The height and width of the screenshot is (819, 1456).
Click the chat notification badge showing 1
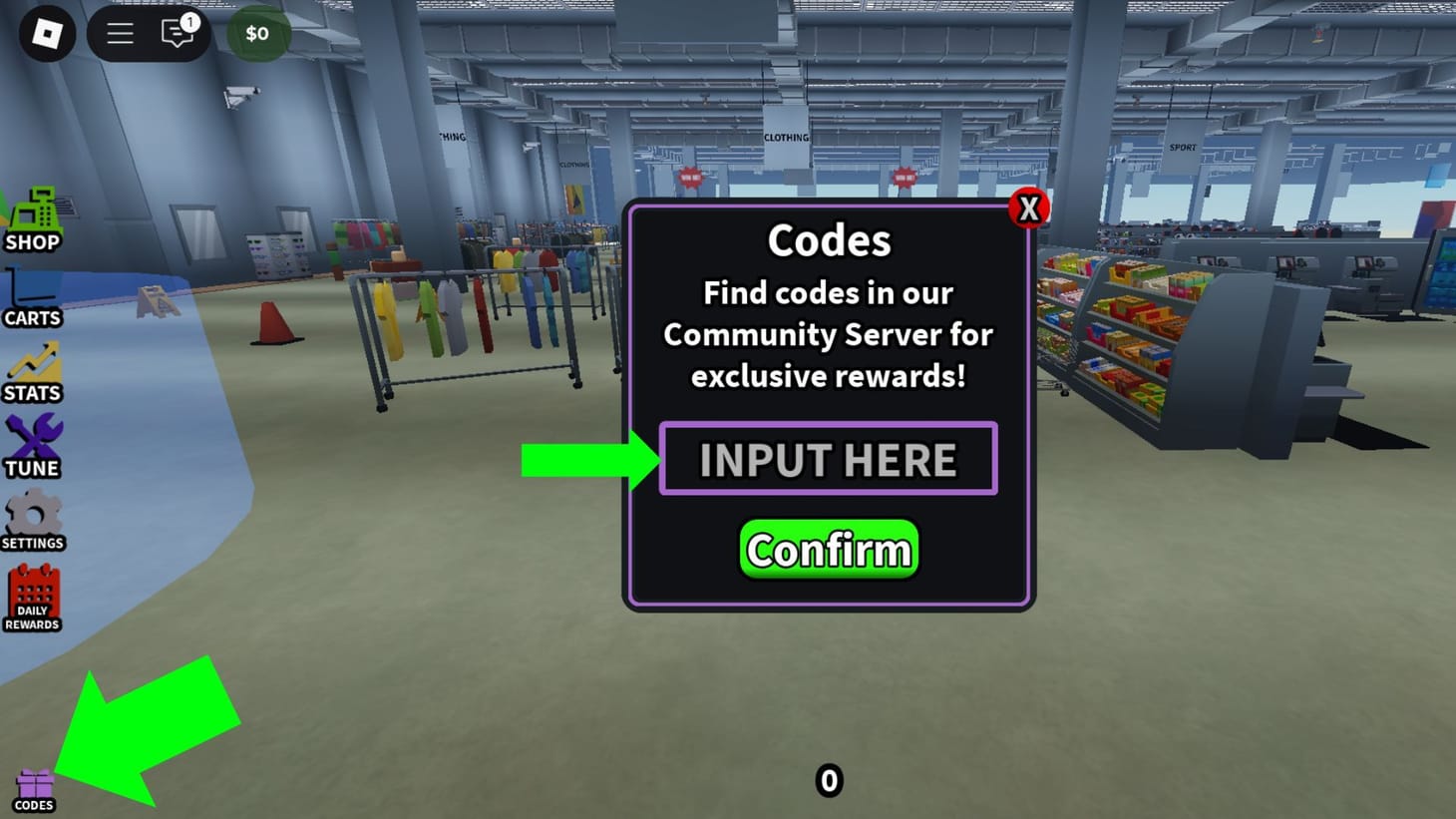tap(190, 21)
